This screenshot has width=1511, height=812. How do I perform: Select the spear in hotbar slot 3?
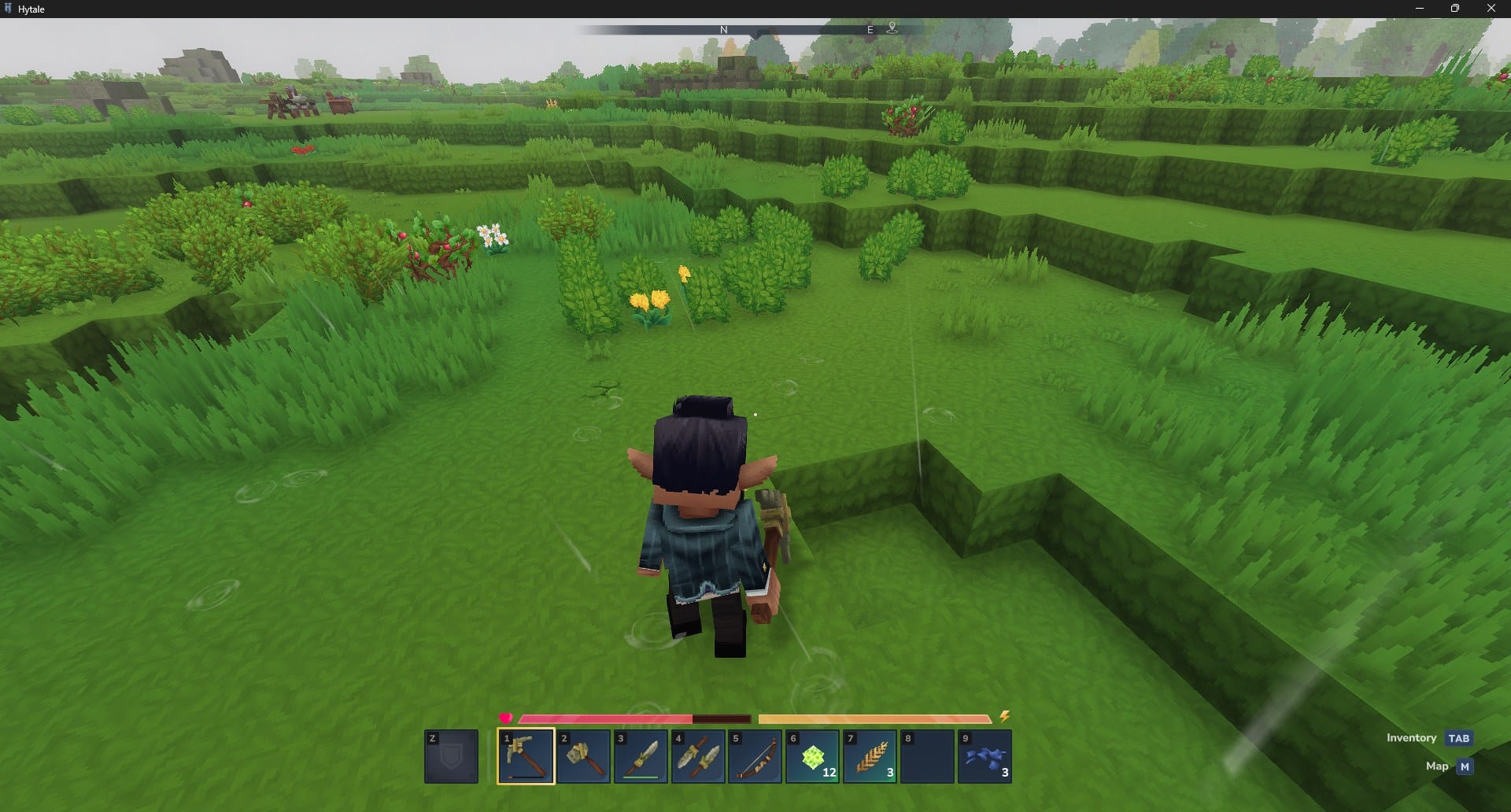[x=640, y=756]
